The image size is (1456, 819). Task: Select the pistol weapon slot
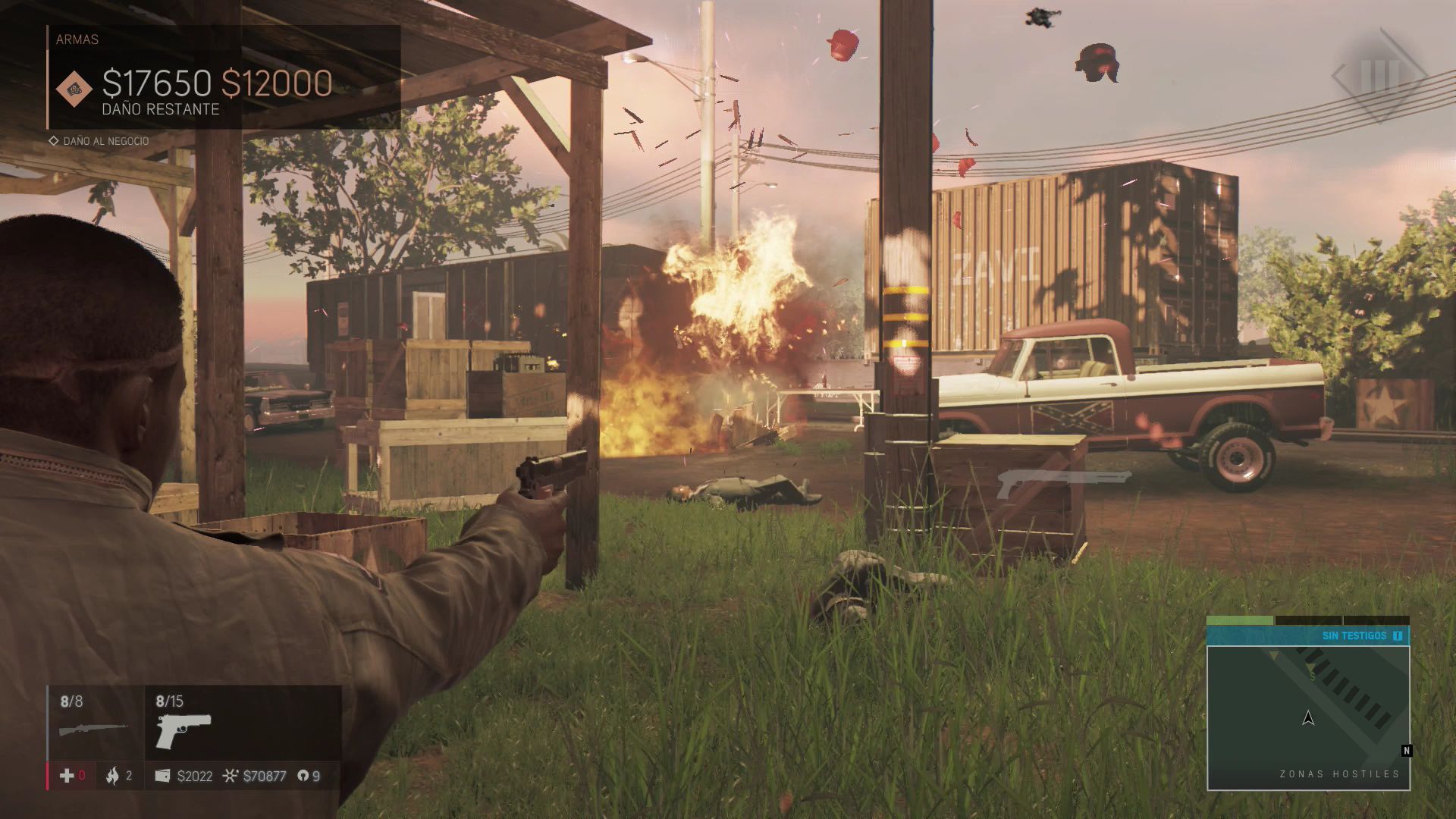[184, 729]
